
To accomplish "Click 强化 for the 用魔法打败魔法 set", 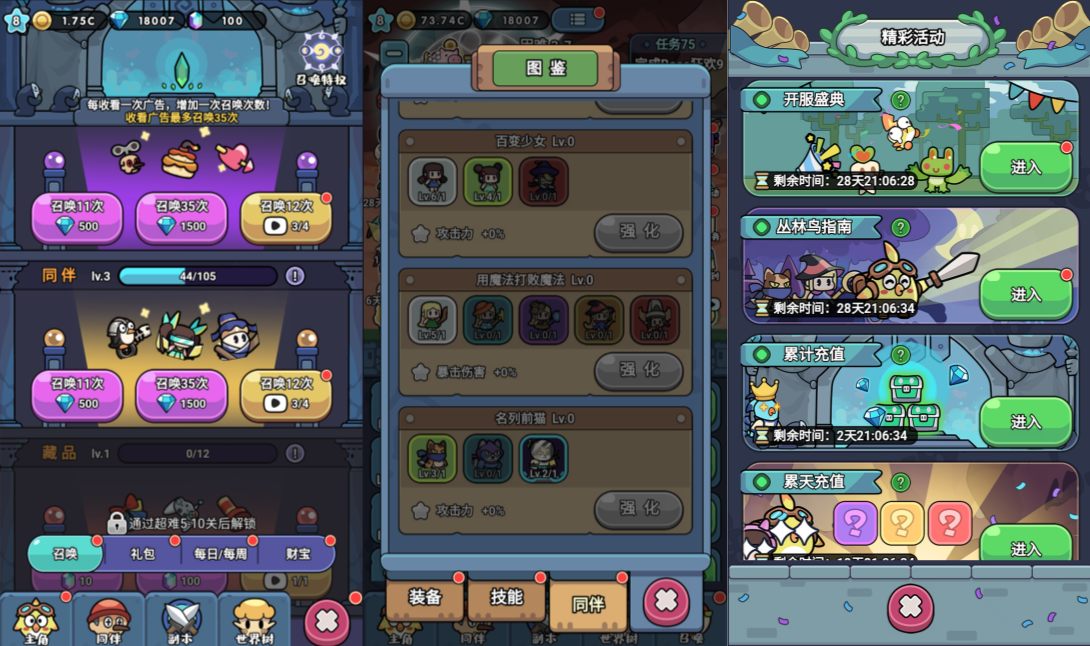I will click(639, 370).
